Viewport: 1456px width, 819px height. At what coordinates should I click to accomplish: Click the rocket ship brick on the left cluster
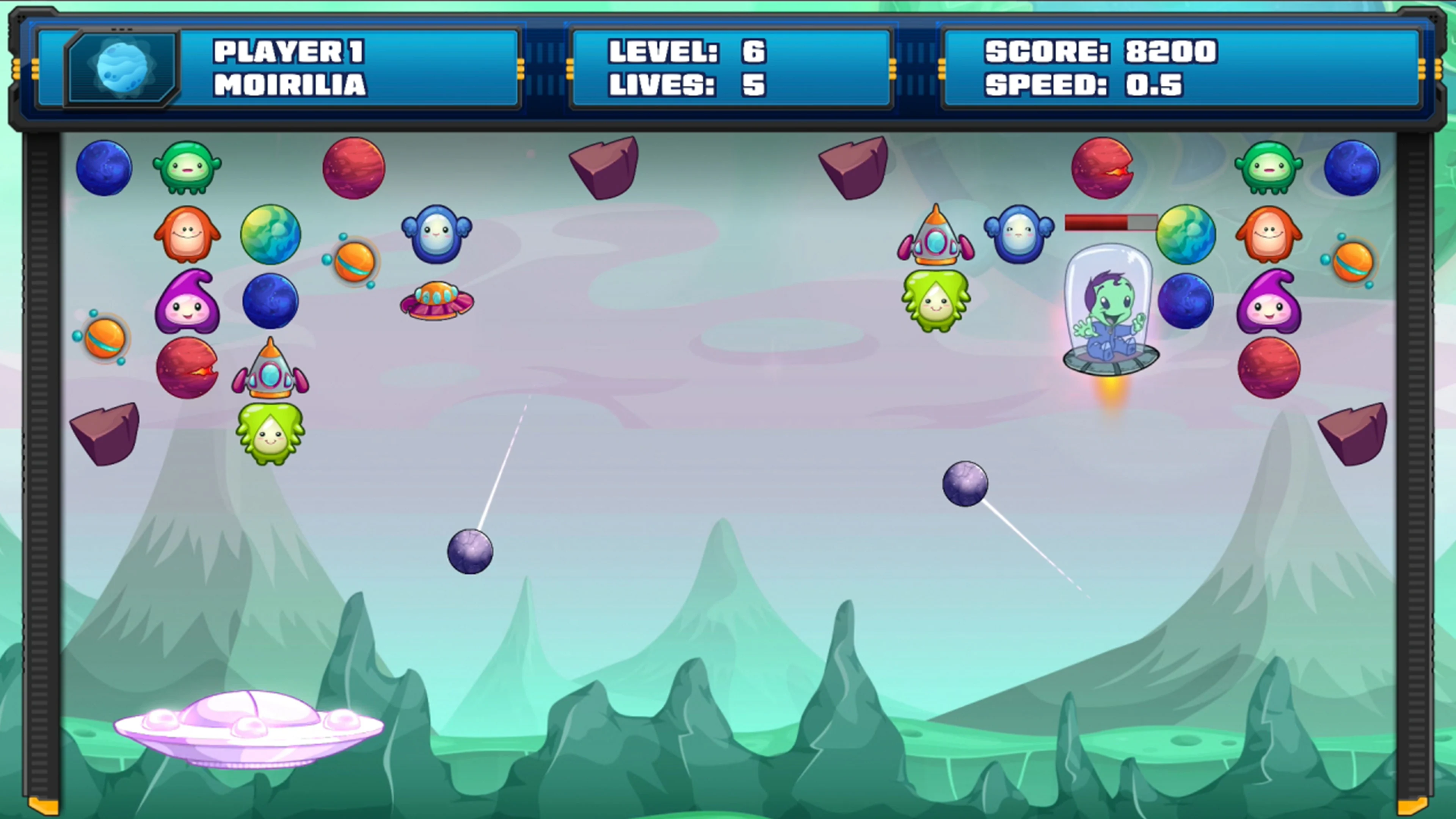click(270, 370)
